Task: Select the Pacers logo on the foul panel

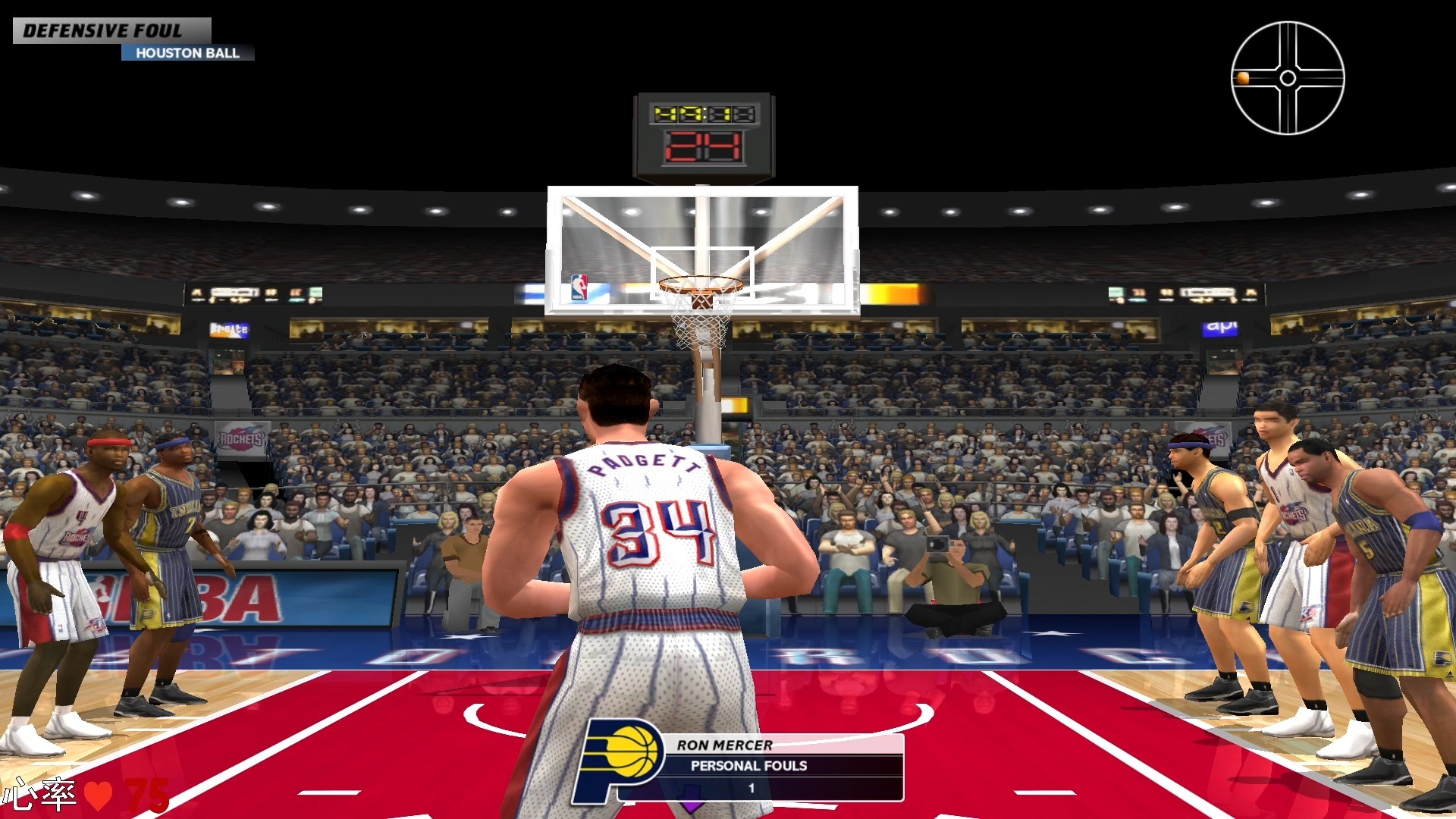Action: 622,758
